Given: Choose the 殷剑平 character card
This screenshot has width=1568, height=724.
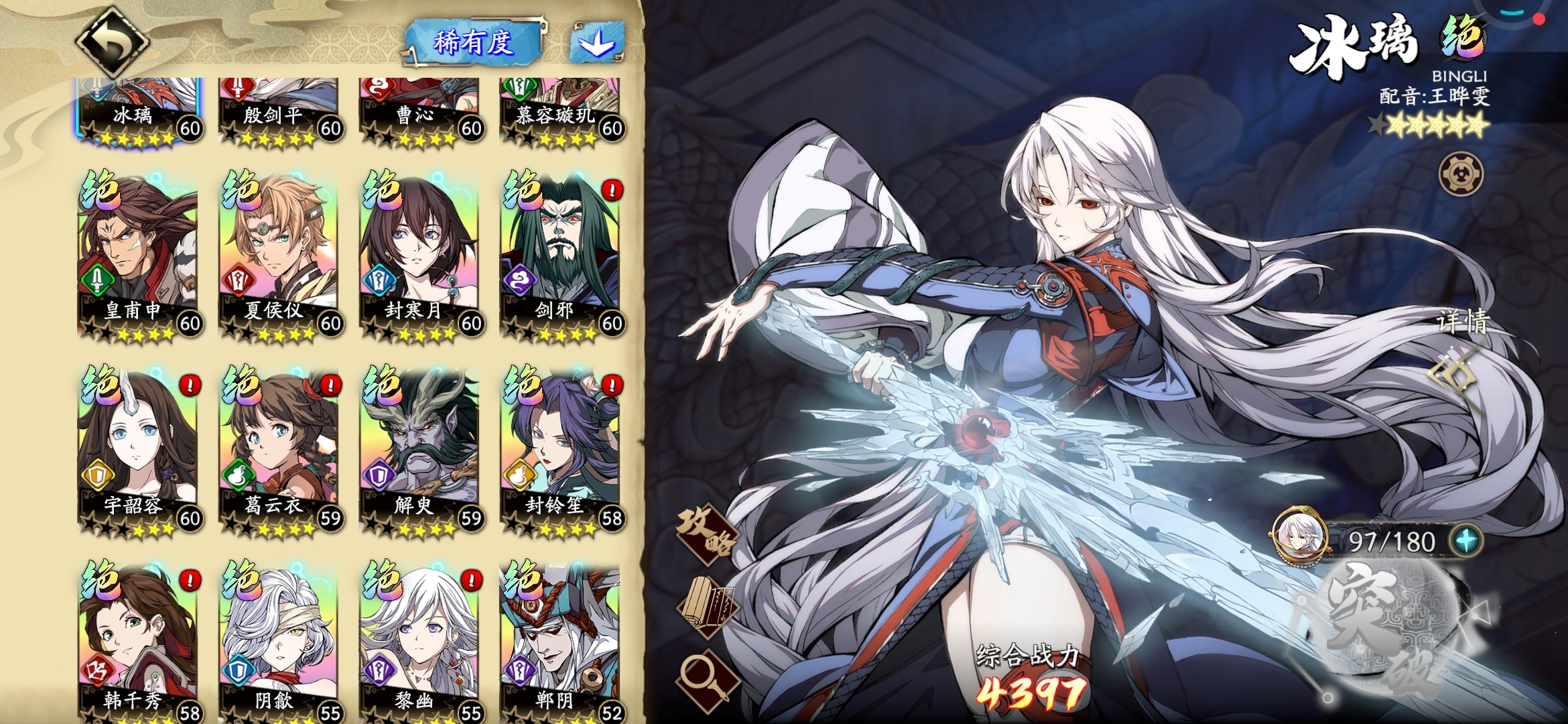Looking at the screenshot, I should tap(280, 111).
